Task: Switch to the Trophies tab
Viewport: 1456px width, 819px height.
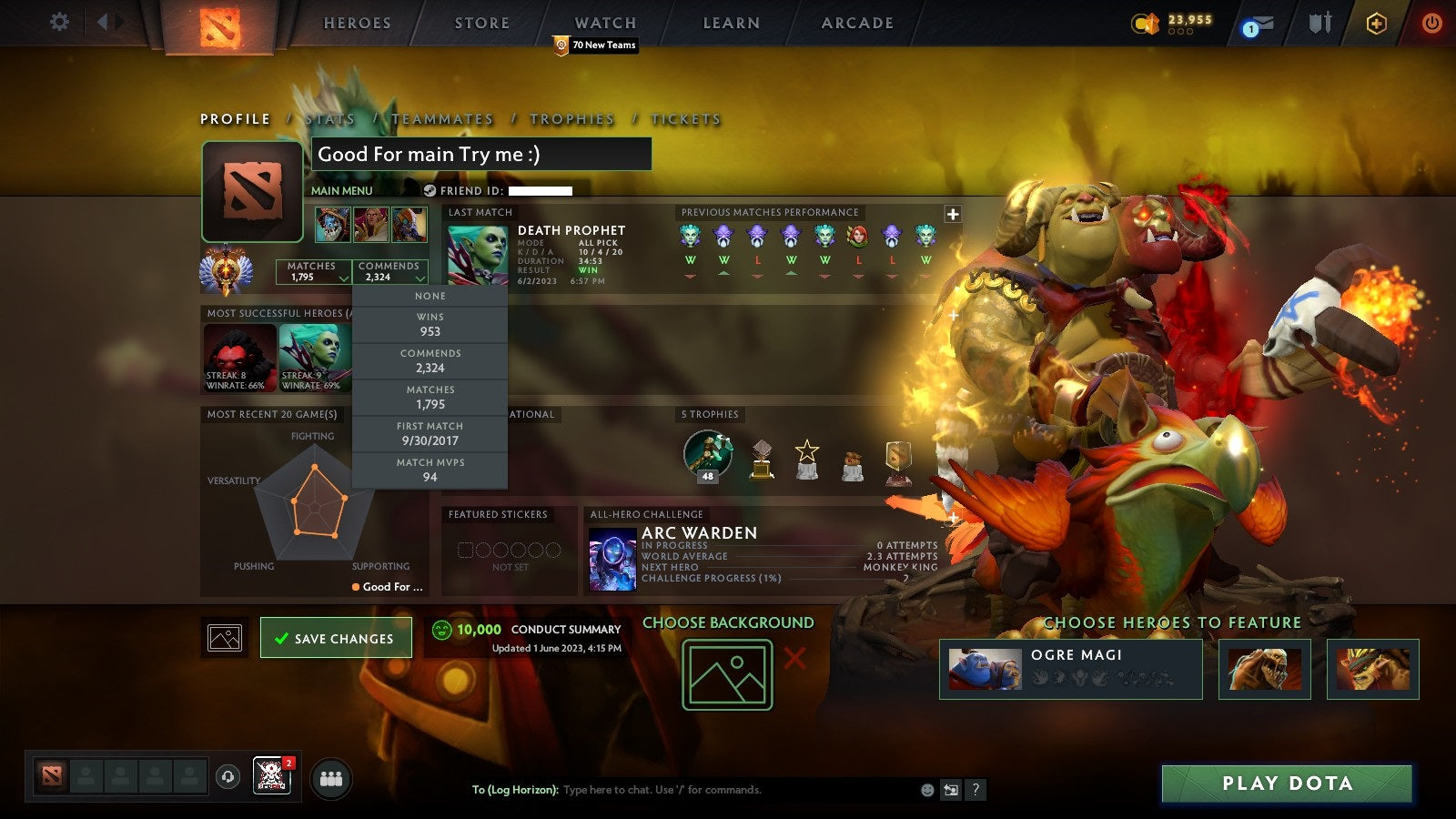Action: [x=572, y=118]
